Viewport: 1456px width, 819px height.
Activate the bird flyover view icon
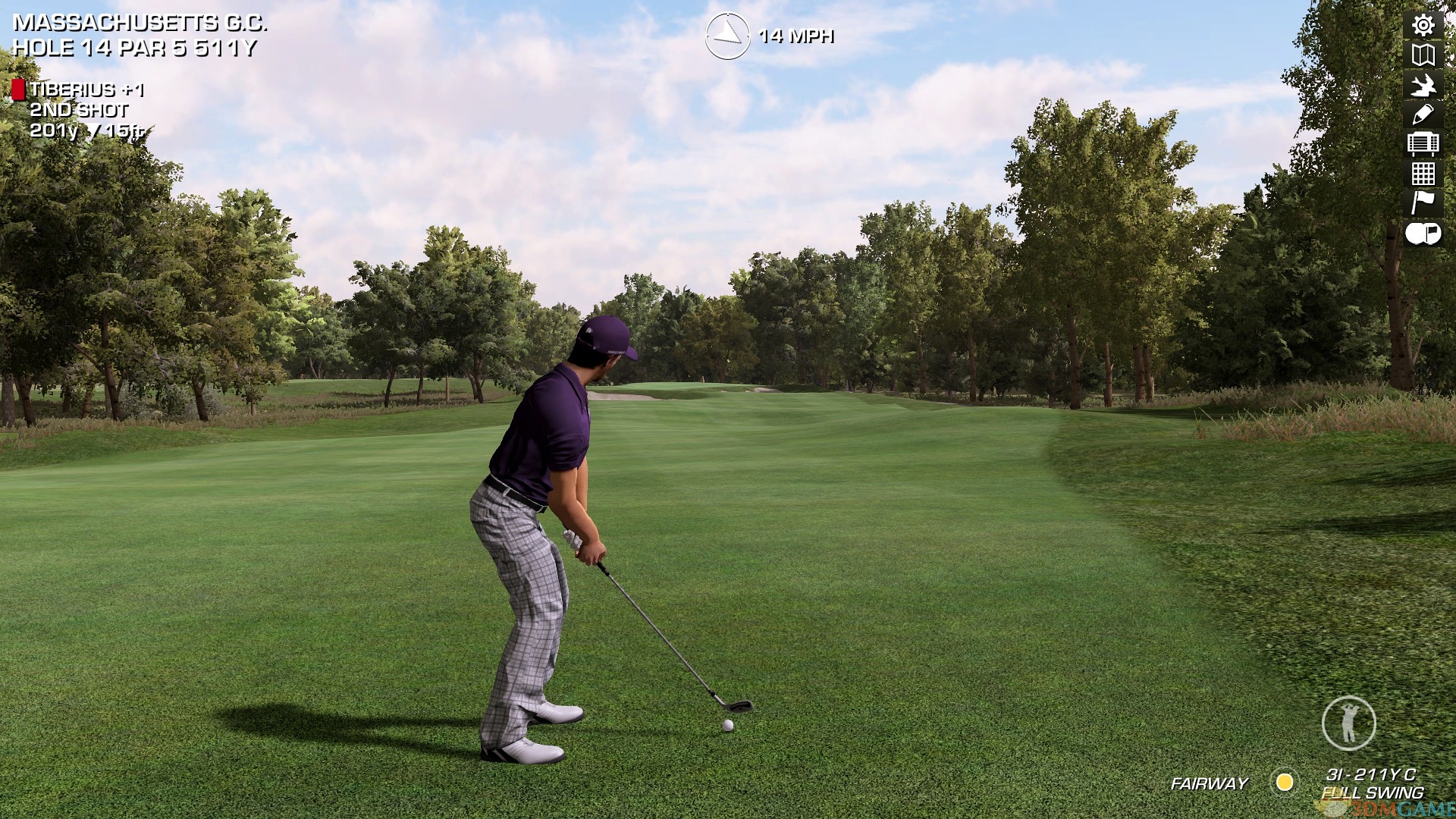[x=1423, y=85]
